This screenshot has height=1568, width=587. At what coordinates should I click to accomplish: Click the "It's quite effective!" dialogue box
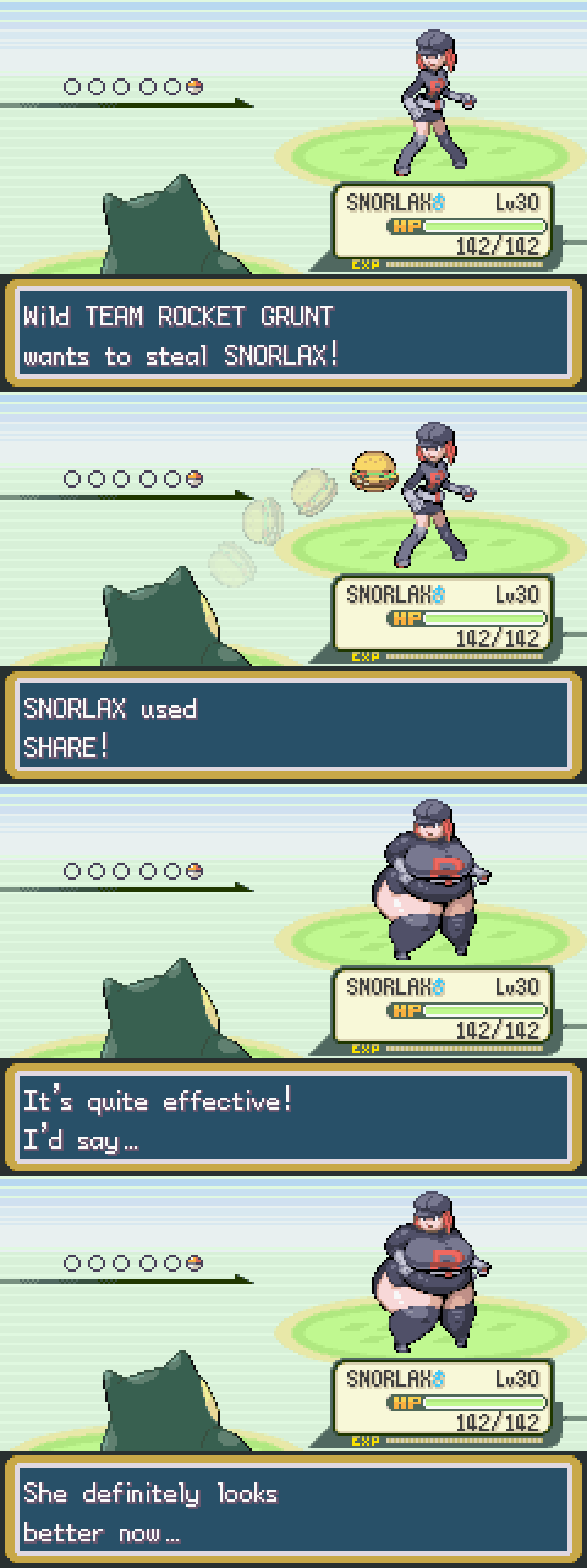click(x=293, y=1118)
